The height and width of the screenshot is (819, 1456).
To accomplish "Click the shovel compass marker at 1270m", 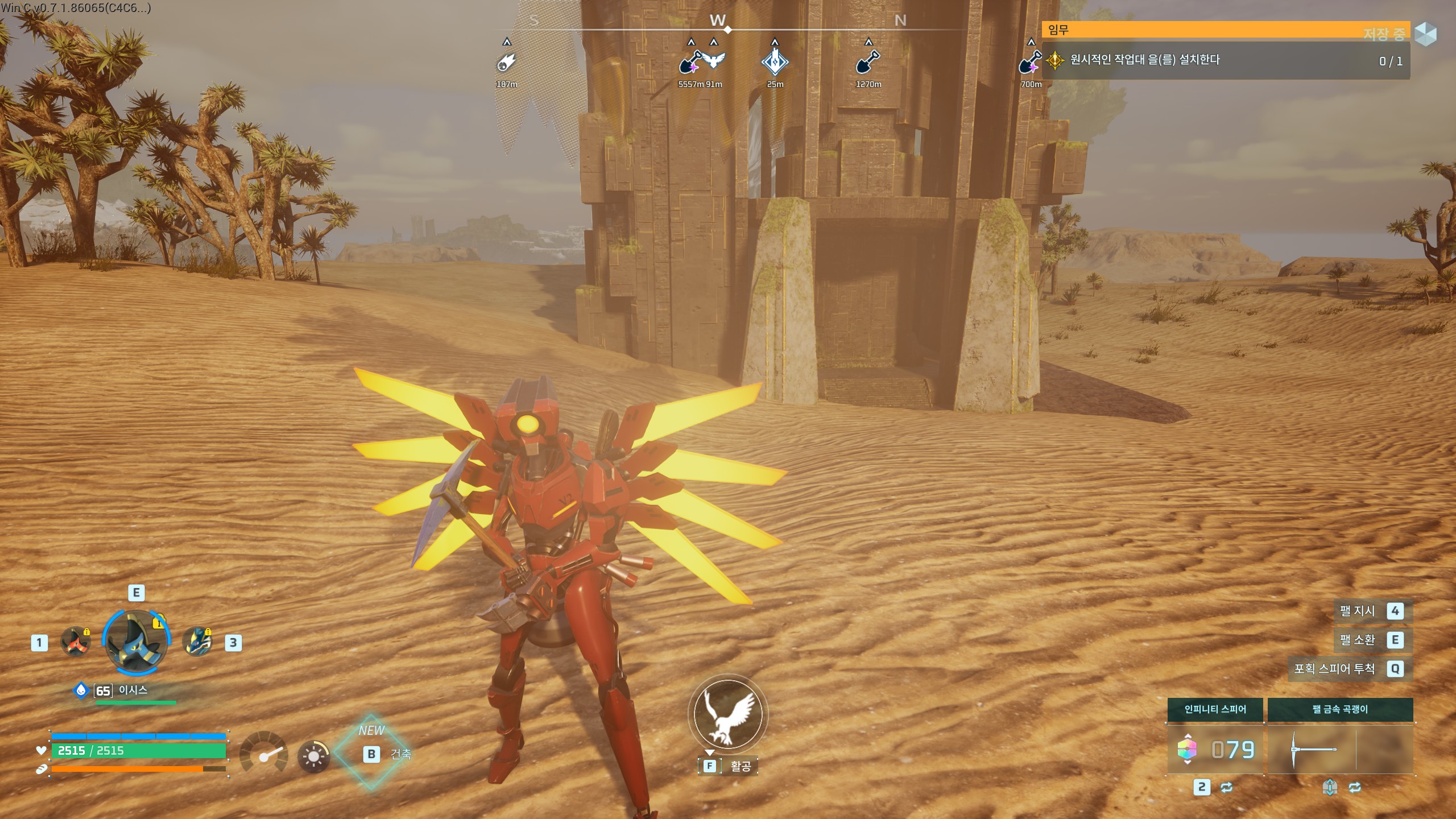I will pos(868,61).
